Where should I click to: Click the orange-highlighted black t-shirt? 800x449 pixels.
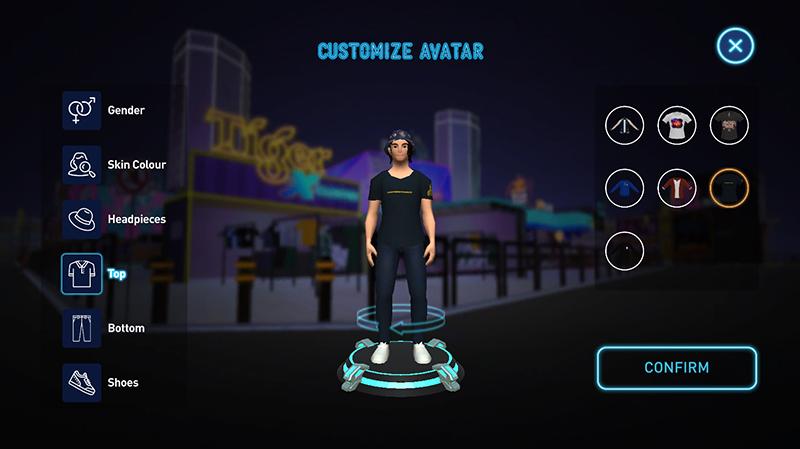(x=729, y=187)
